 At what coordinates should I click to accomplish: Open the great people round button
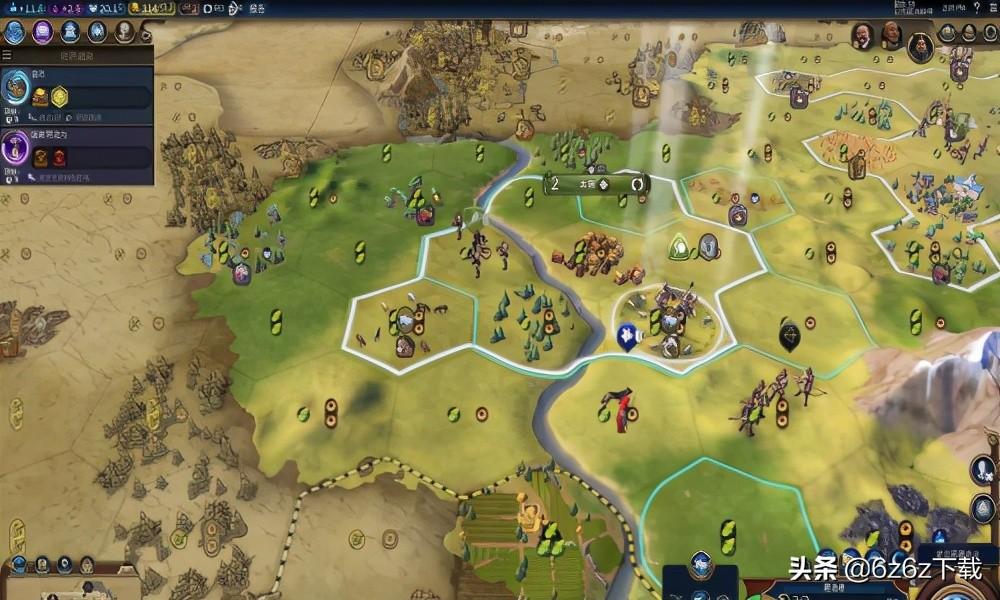click(x=124, y=31)
